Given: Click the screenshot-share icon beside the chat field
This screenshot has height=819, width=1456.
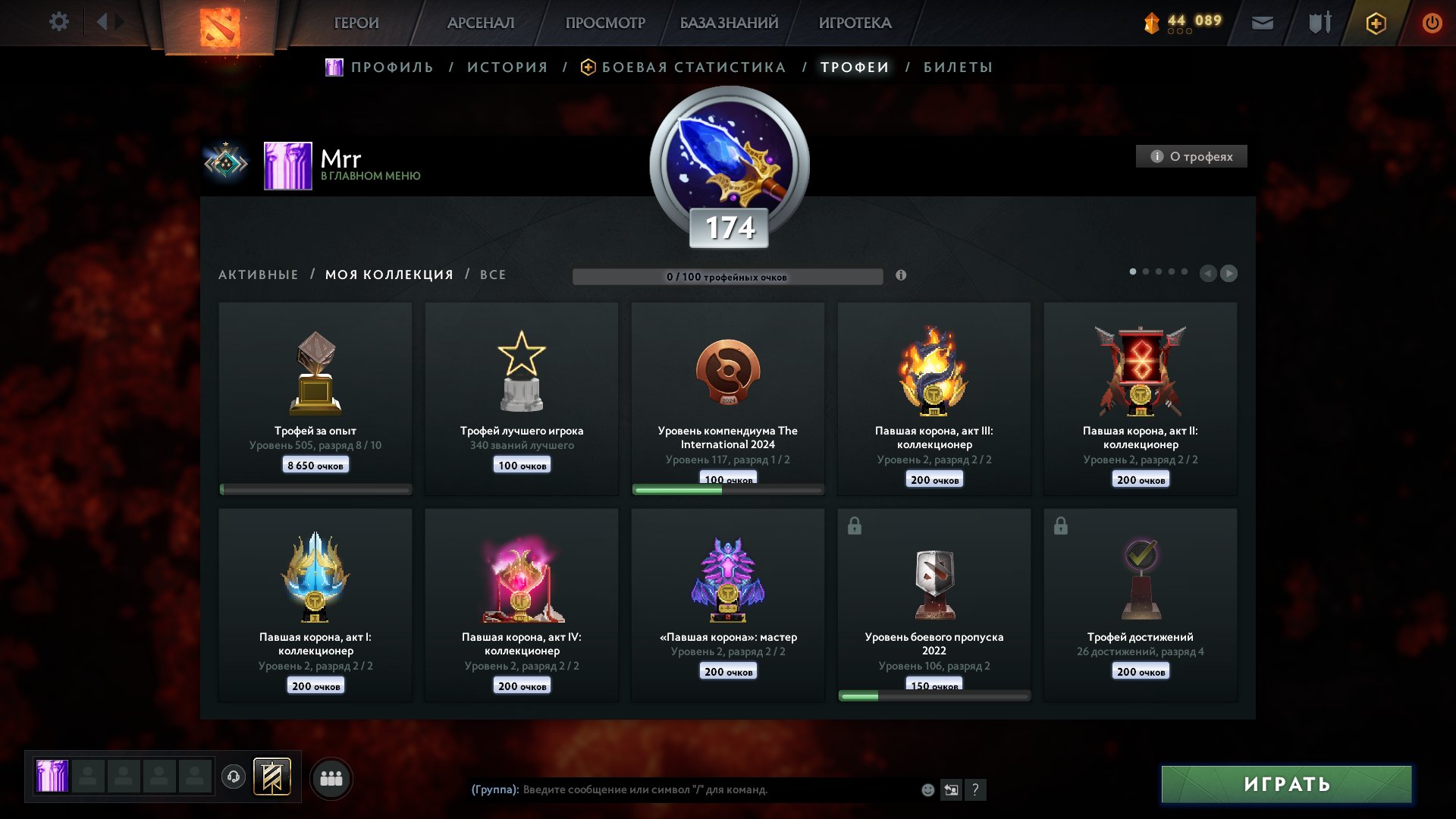Looking at the screenshot, I should tap(951, 790).
